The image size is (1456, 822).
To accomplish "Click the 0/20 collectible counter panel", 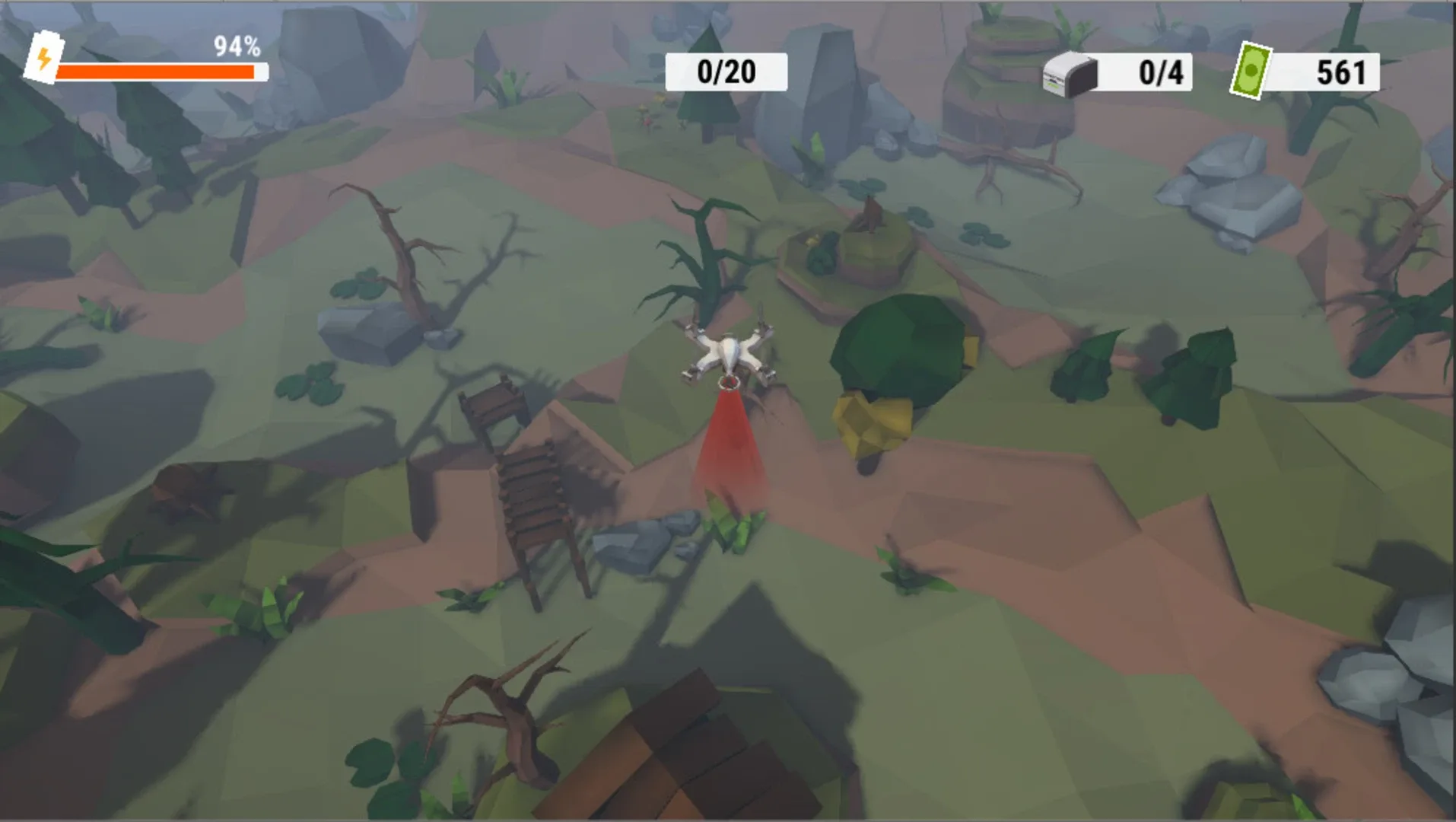I will [x=724, y=72].
